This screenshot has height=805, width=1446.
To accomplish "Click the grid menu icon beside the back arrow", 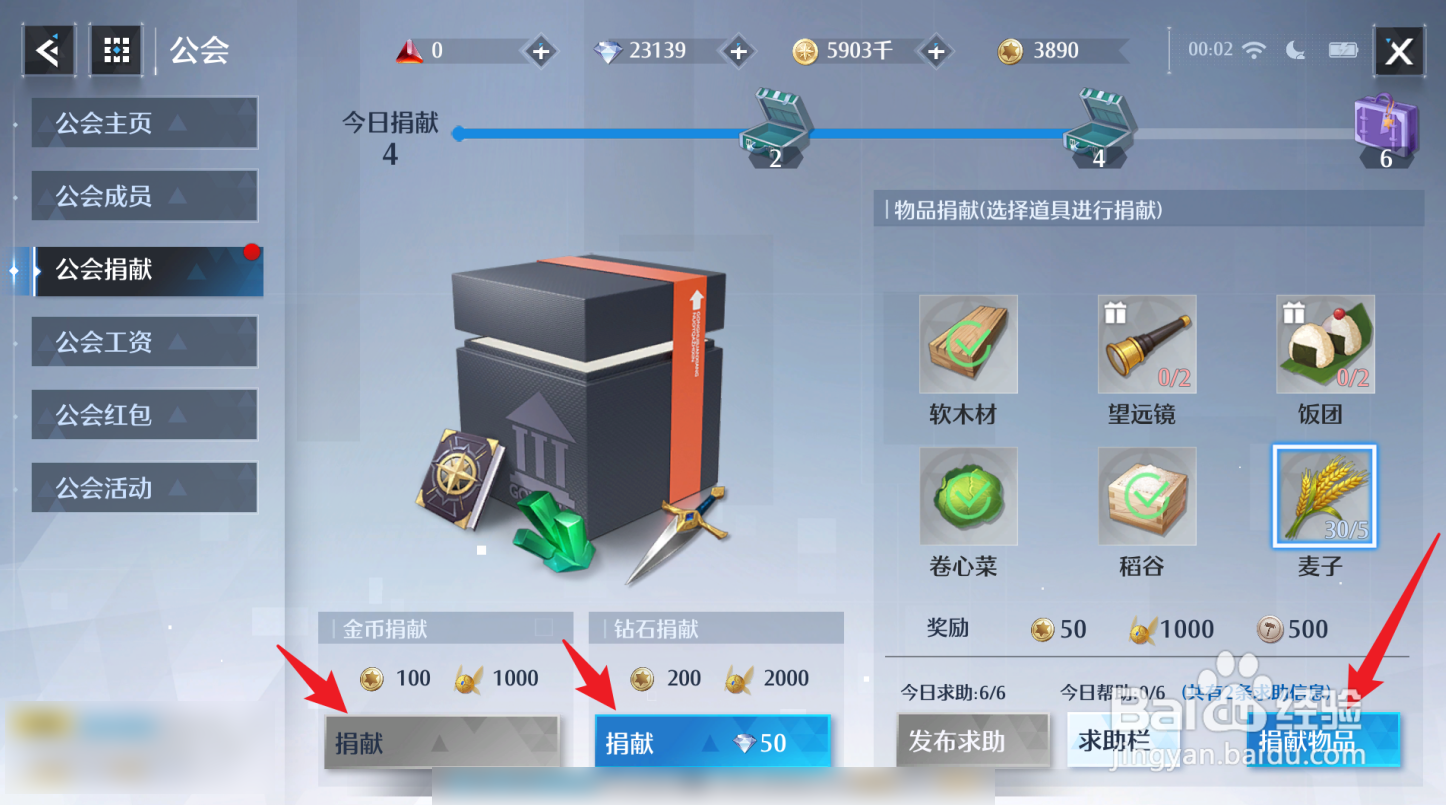I will (116, 49).
